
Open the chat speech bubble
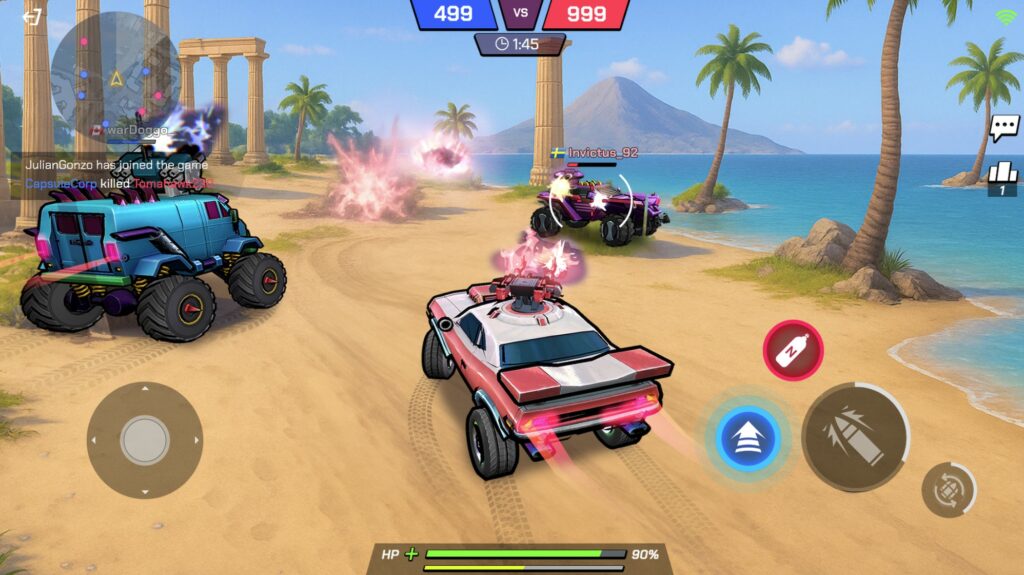tap(1003, 128)
